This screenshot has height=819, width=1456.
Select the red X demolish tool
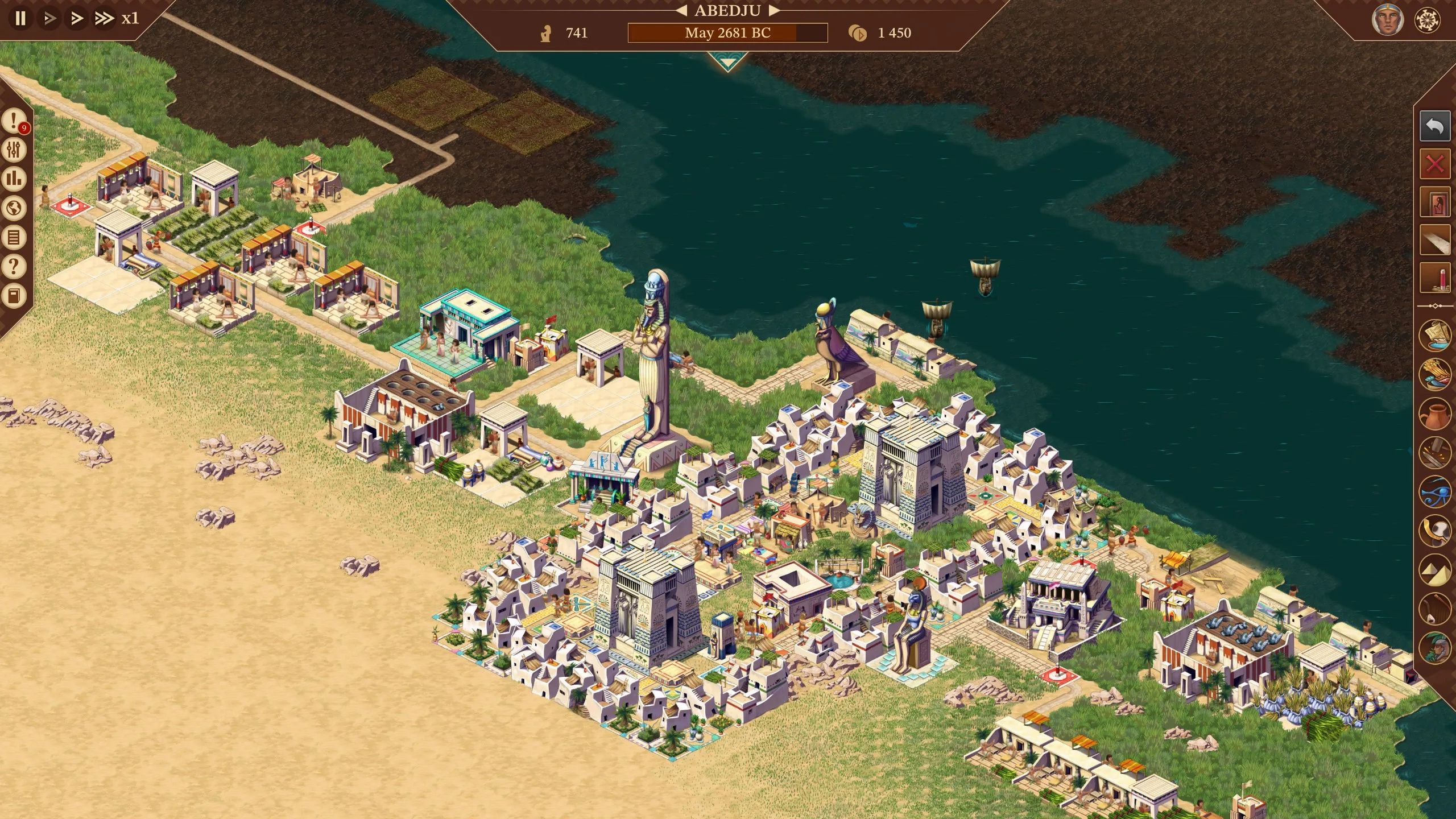tap(1434, 165)
